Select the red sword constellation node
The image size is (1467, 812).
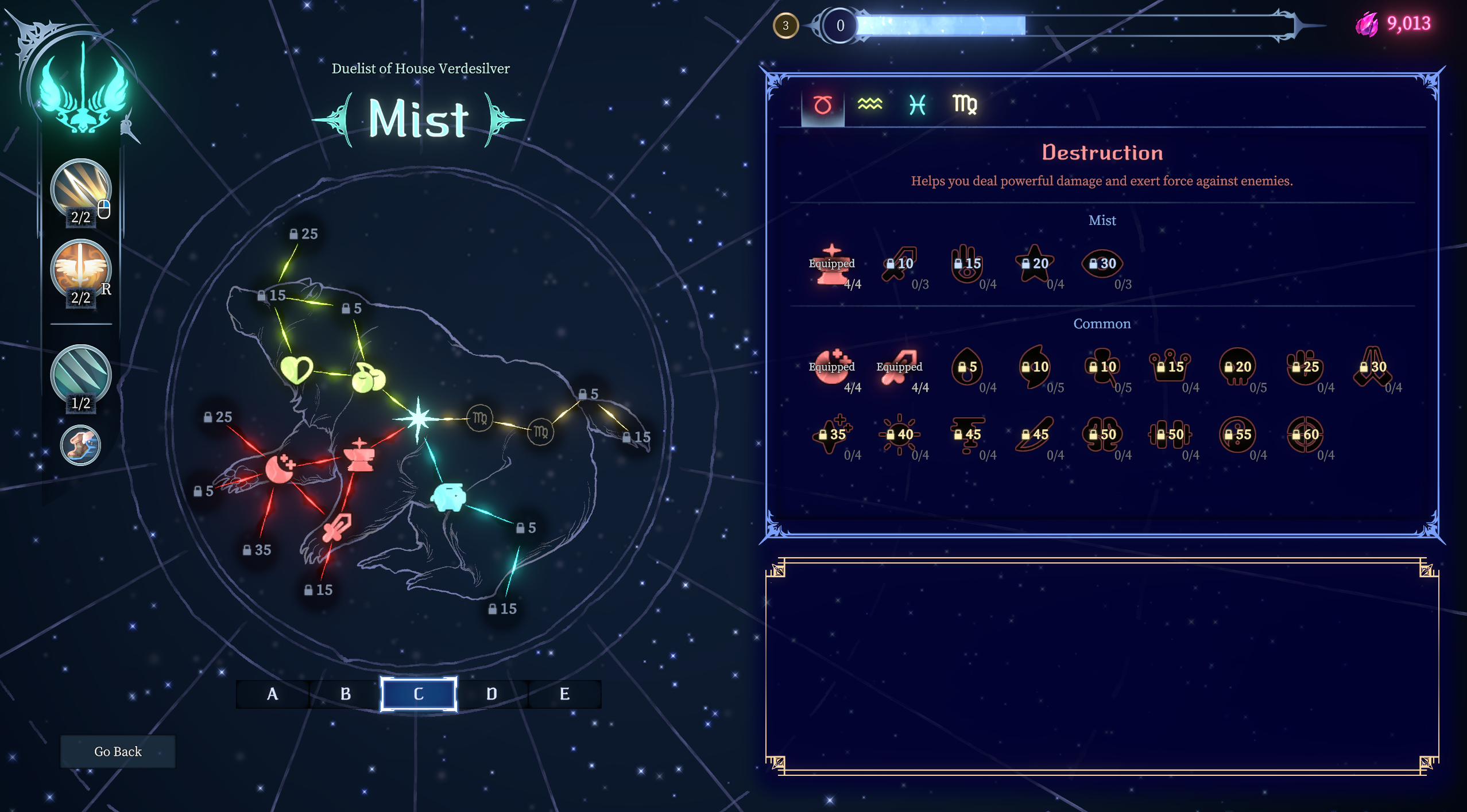336,527
